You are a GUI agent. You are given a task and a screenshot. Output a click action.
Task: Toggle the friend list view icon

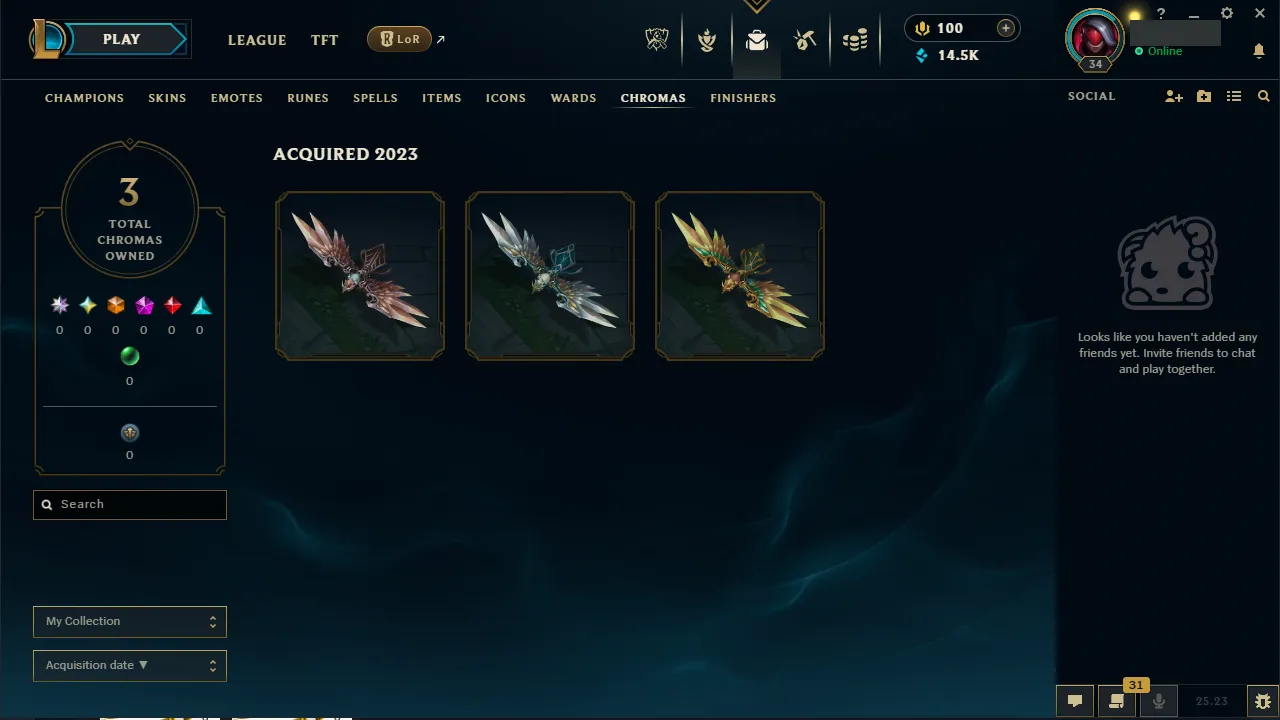(x=1234, y=96)
